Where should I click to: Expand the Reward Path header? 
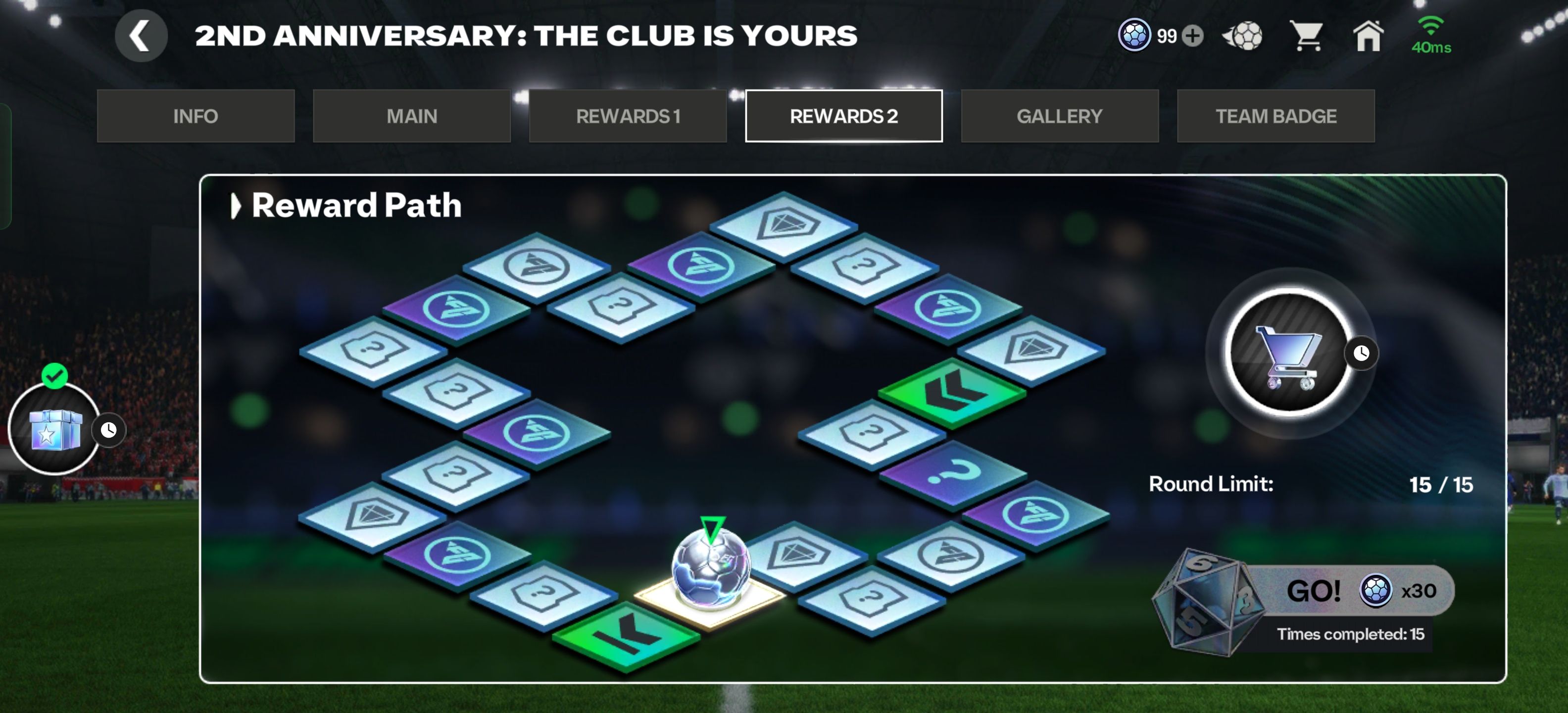click(x=235, y=206)
